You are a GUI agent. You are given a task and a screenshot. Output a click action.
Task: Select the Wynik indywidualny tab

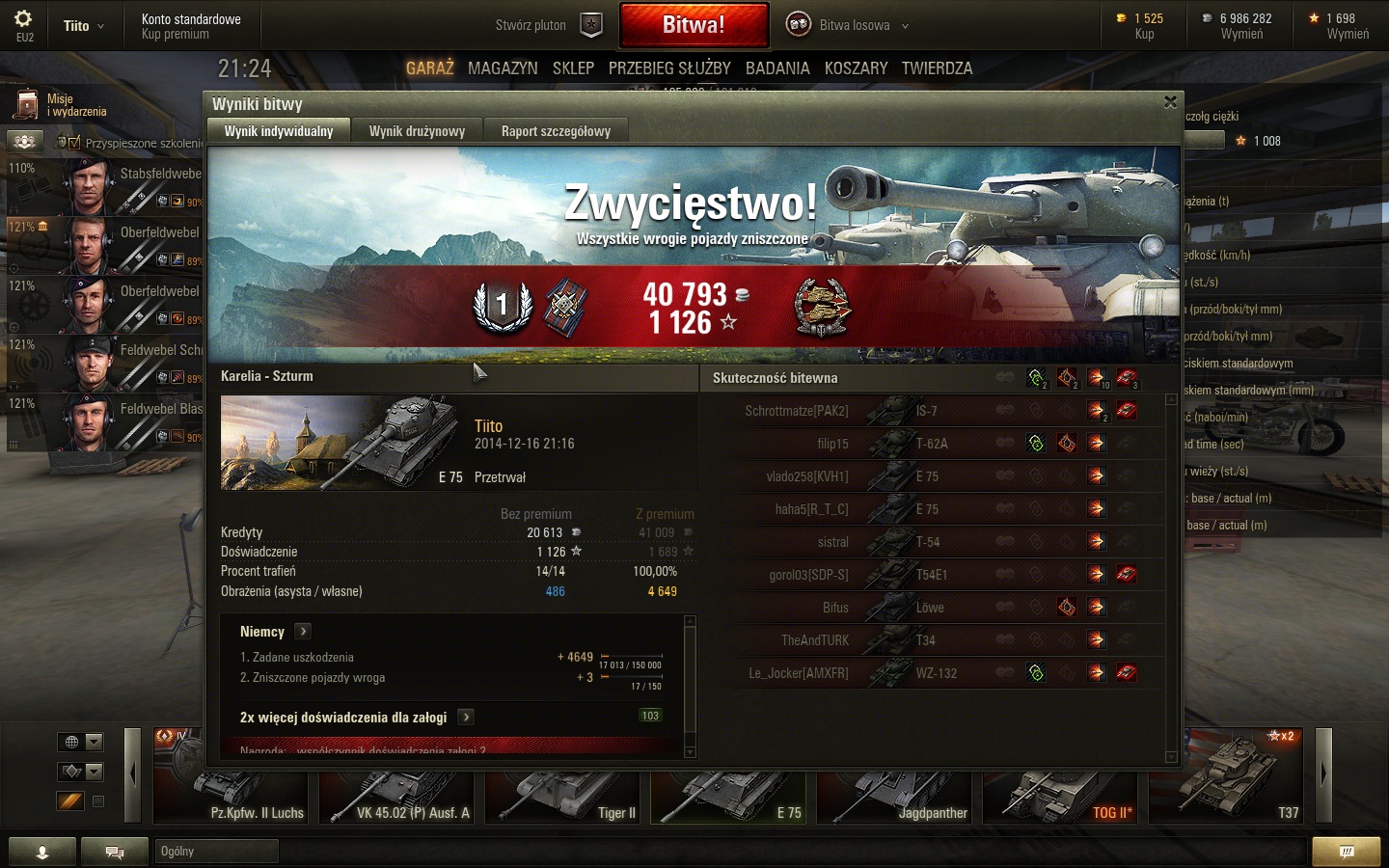pyautogui.click(x=279, y=131)
